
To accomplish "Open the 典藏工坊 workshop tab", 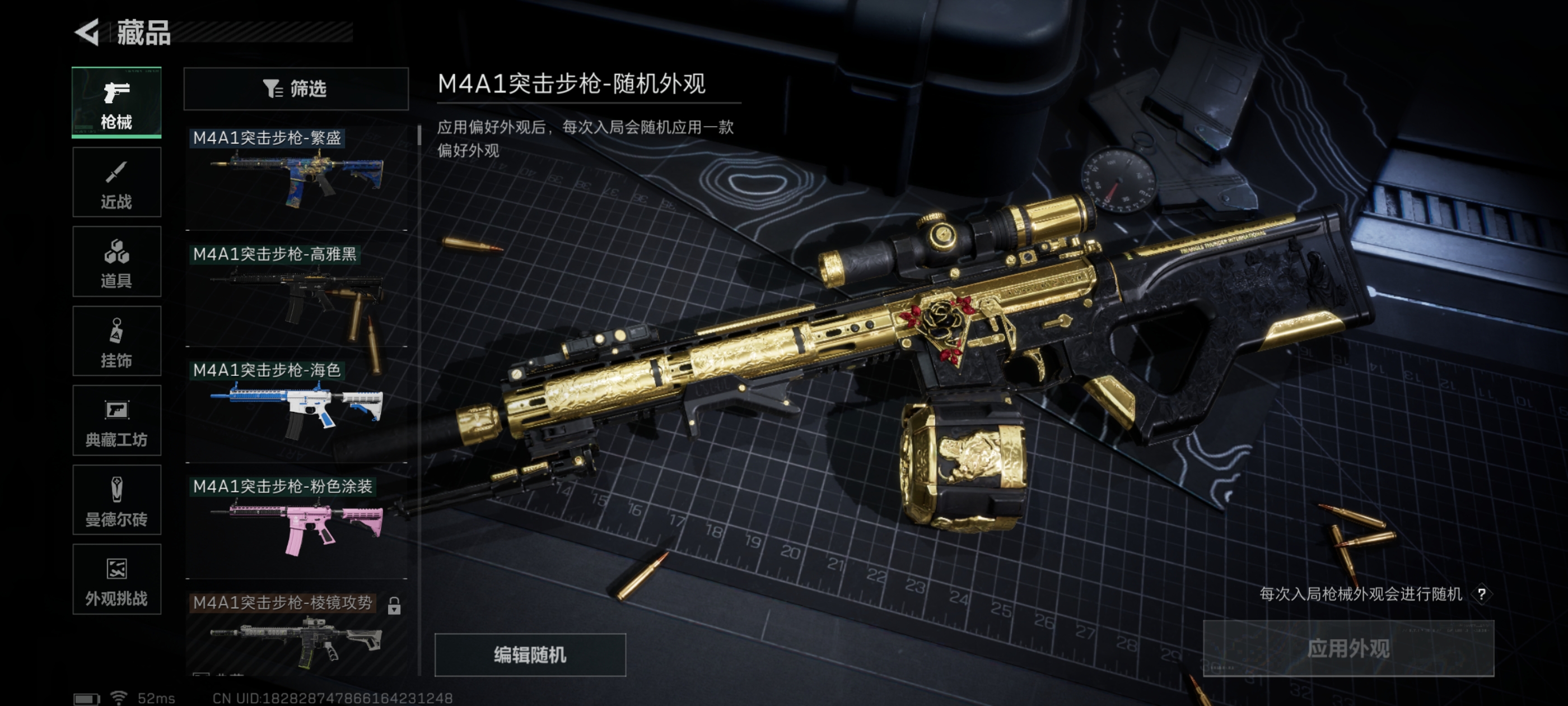I will pyautogui.click(x=116, y=421).
